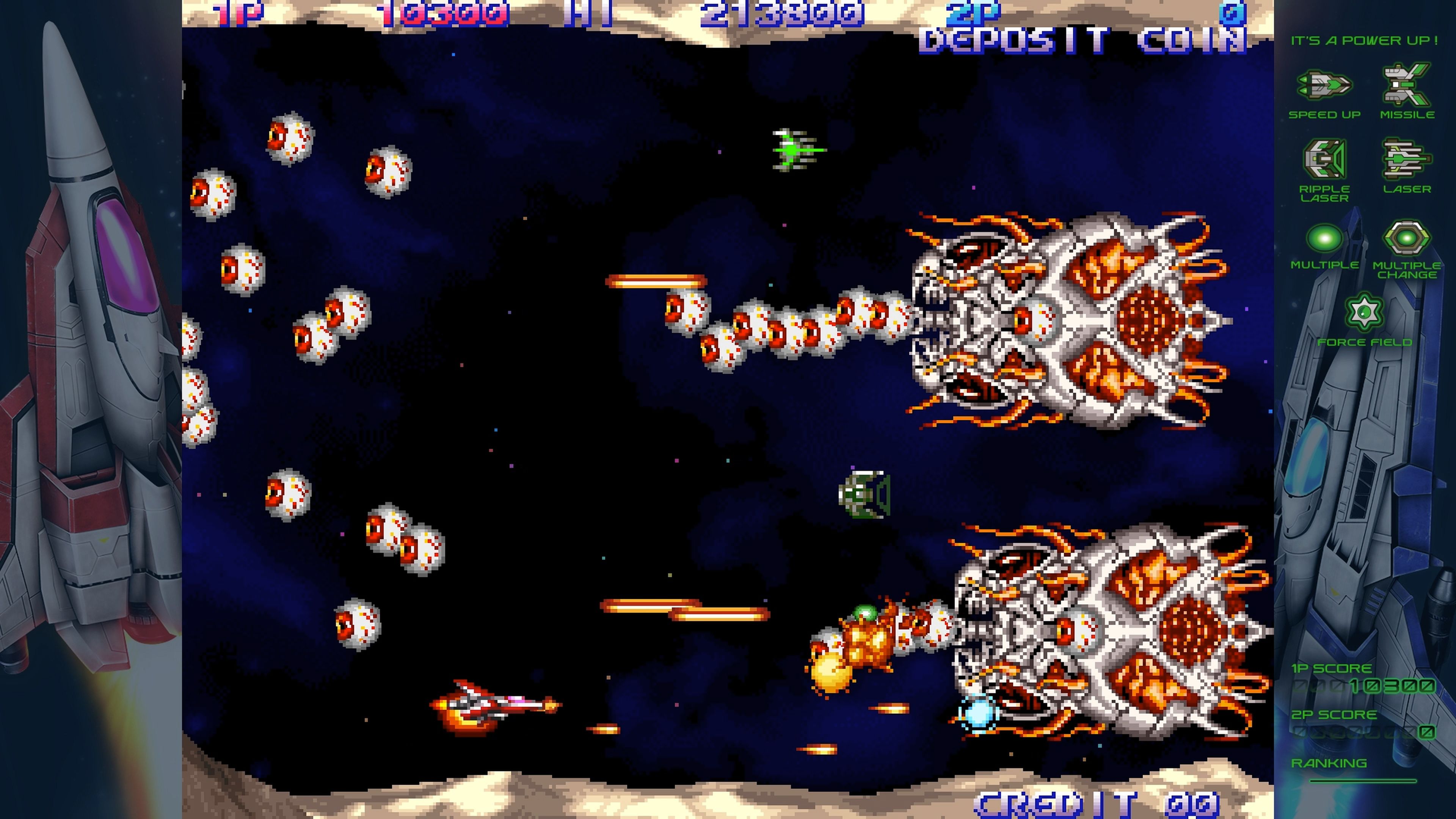This screenshot has height=819, width=1456.
Task: Click the Vic Viper ship artwork on the left
Action: [x=91, y=367]
